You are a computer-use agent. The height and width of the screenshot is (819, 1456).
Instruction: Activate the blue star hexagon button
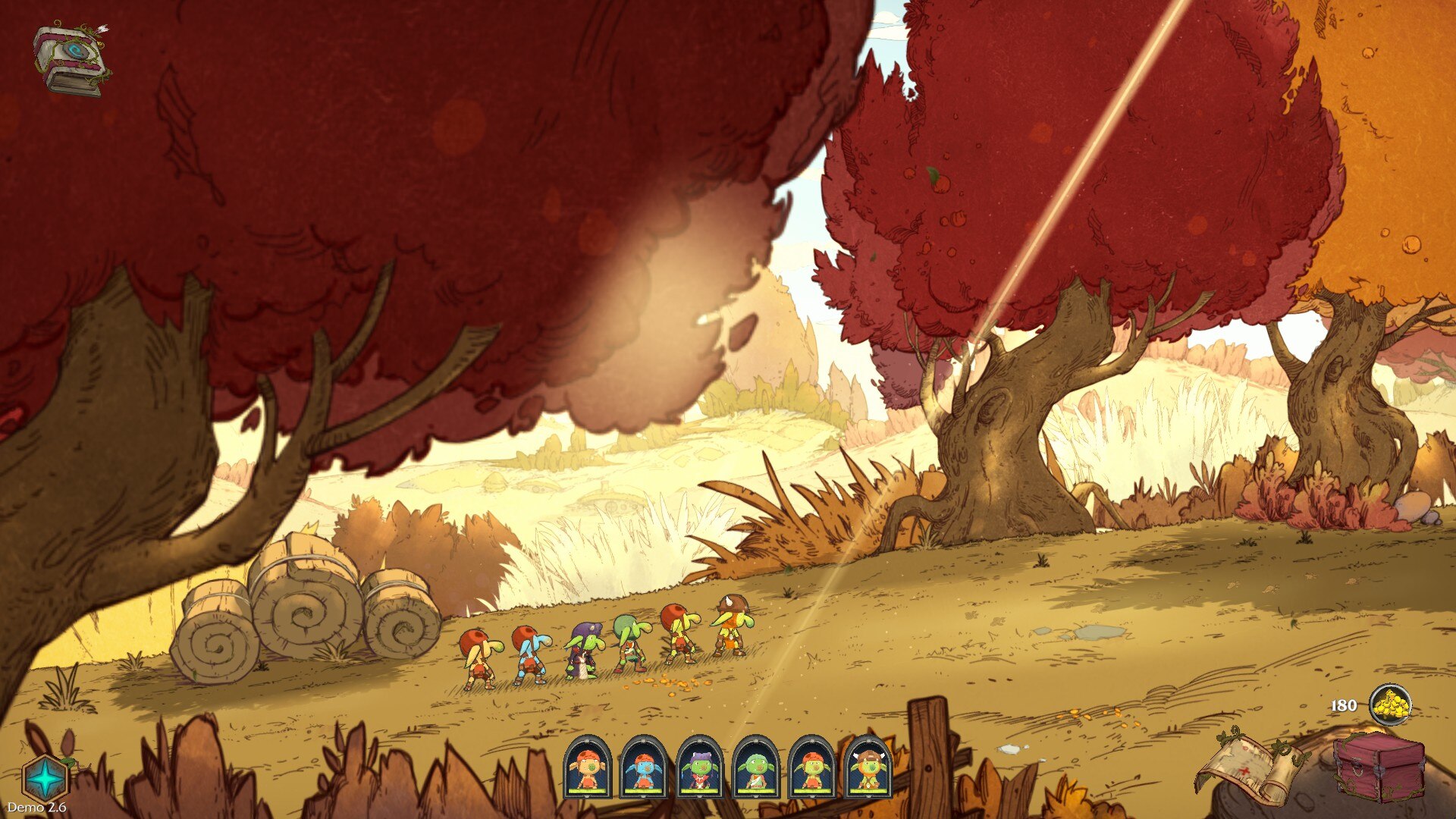click(45, 778)
